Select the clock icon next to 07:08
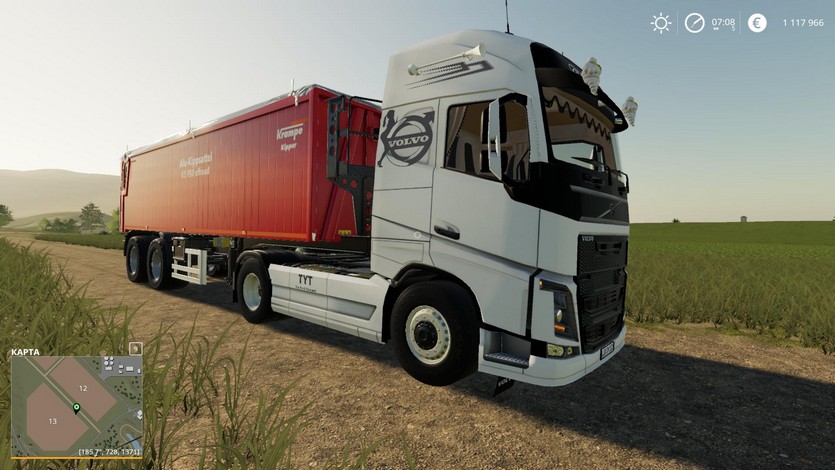This screenshot has height=470, width=835. point(694,23)
